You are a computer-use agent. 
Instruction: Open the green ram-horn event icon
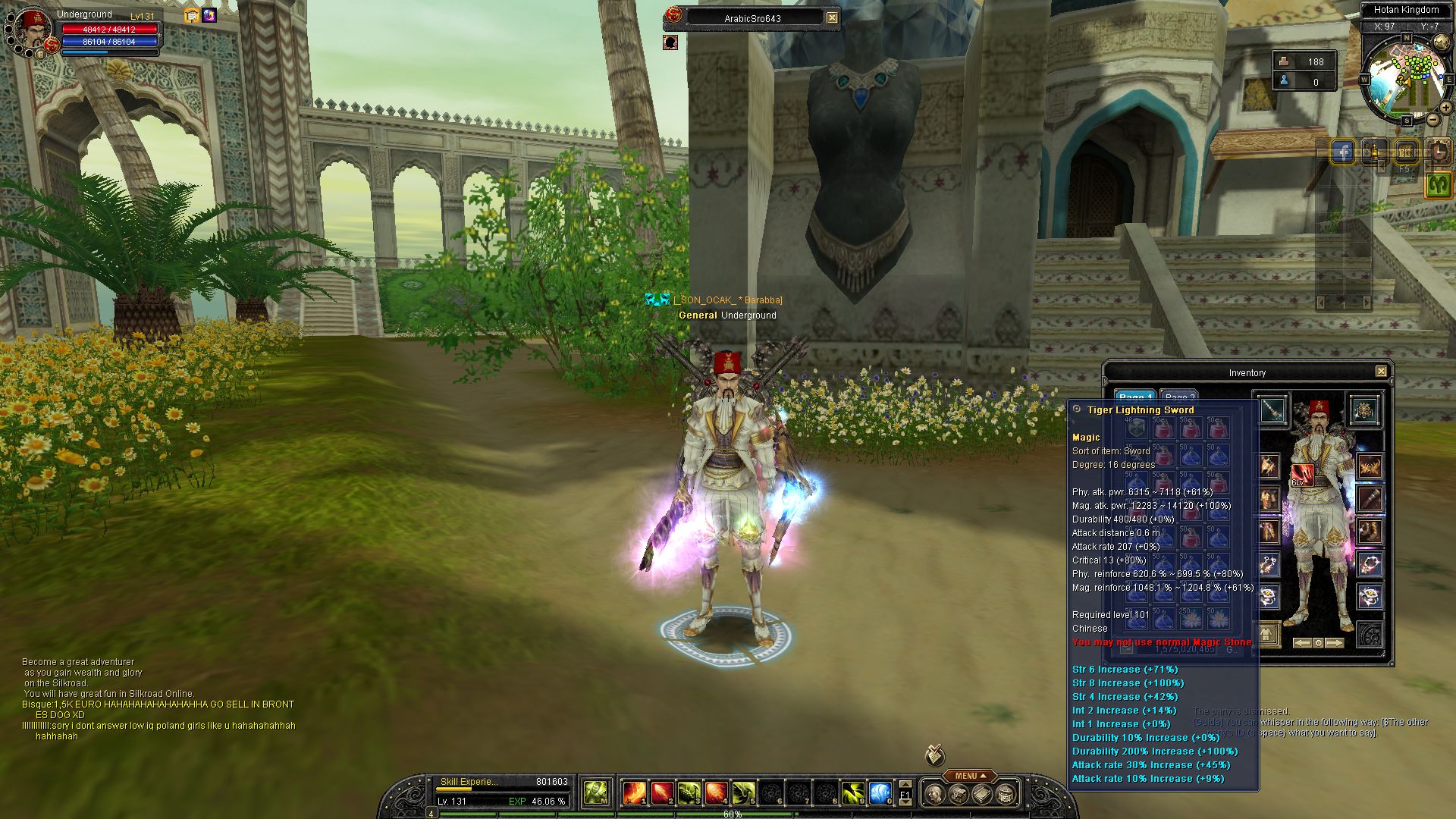1438,184
